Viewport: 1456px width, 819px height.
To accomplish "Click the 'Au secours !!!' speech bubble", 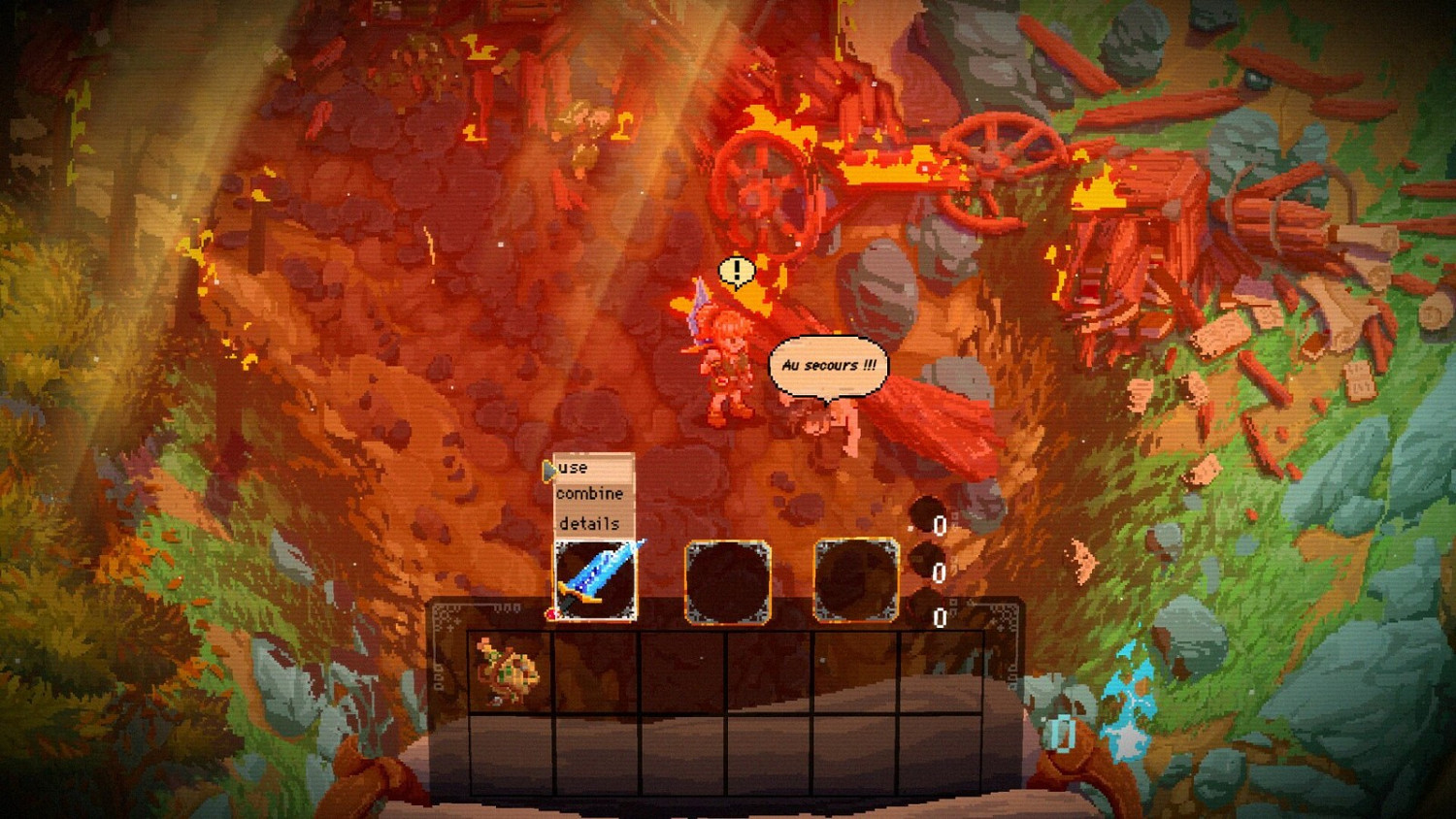I will click(827, 366).
